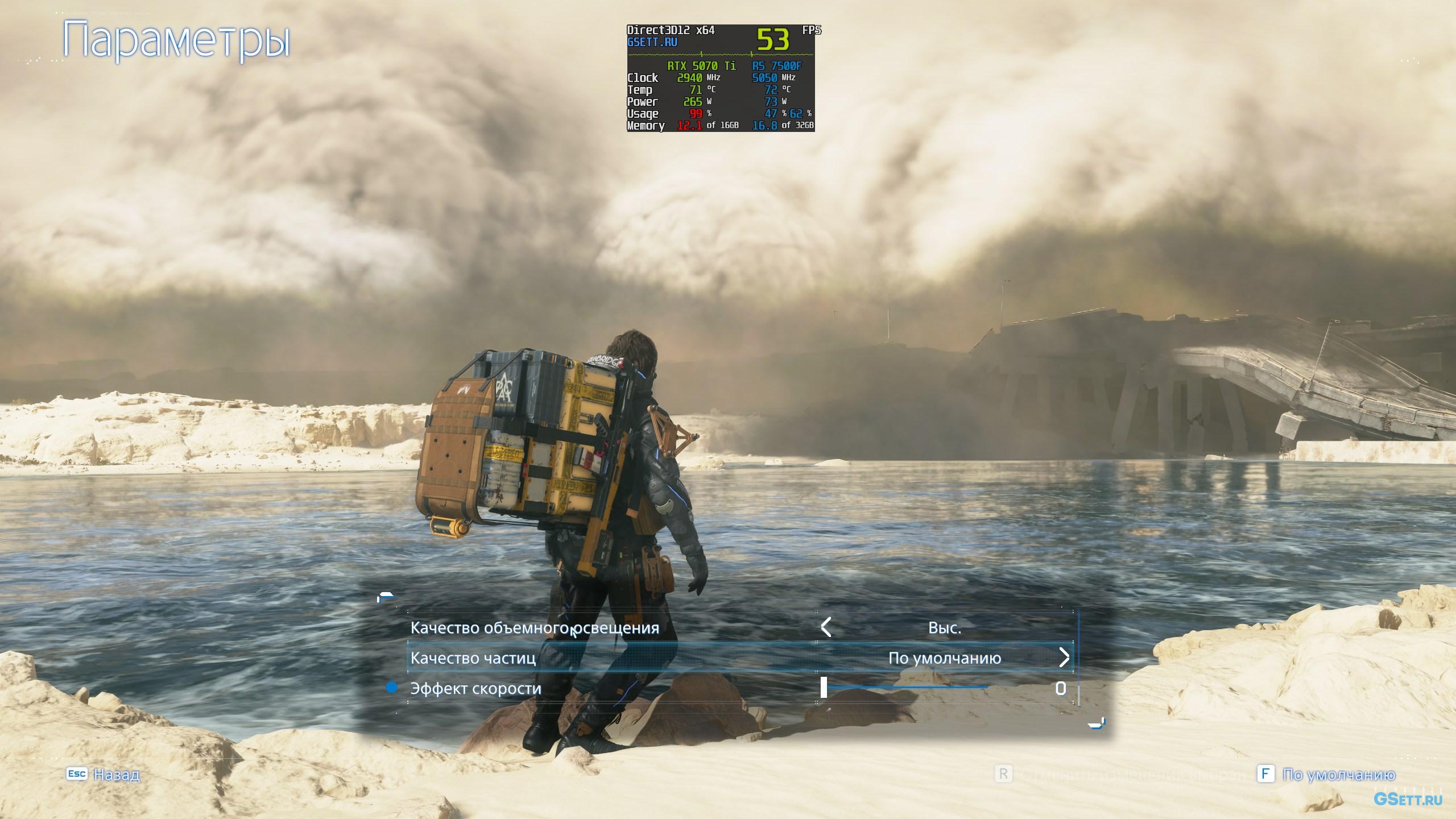Viewport: 1456px width, 819px height.
Task: Click the Эффект скорости slider track
Action: coord(907,688)
